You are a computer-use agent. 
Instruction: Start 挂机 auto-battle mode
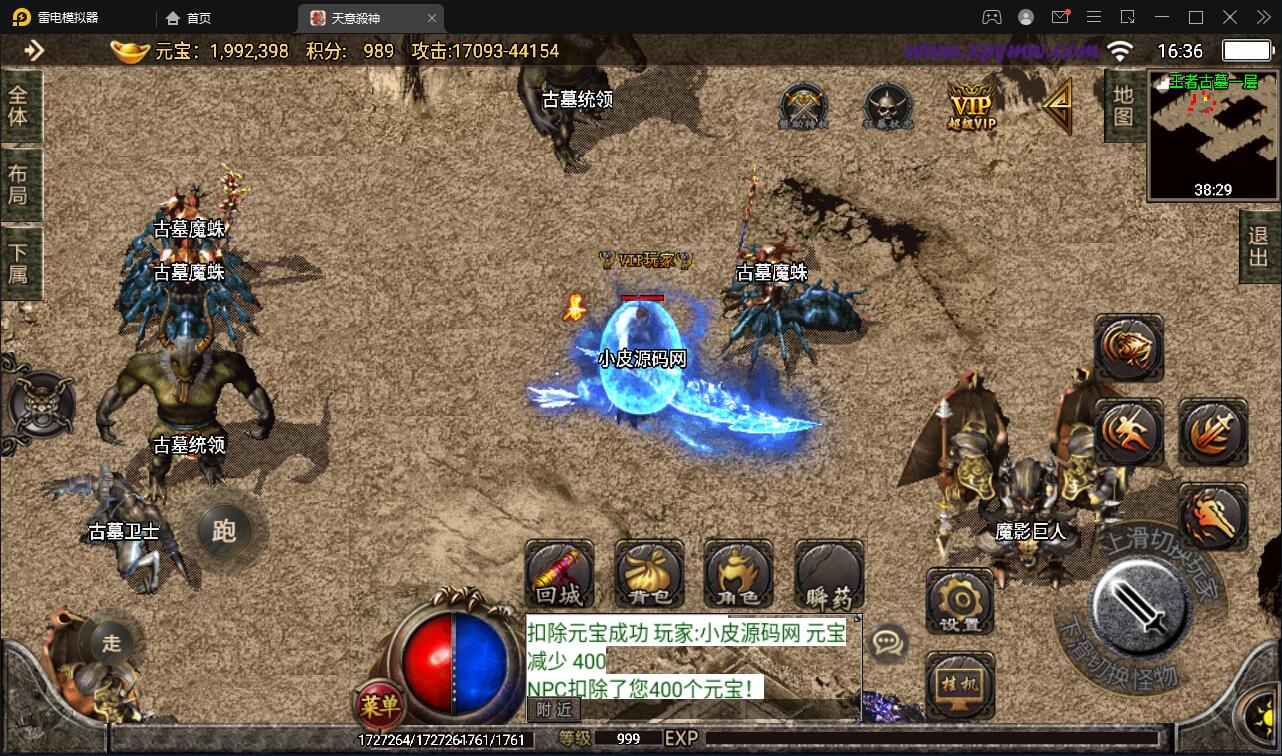coord(960,685)
